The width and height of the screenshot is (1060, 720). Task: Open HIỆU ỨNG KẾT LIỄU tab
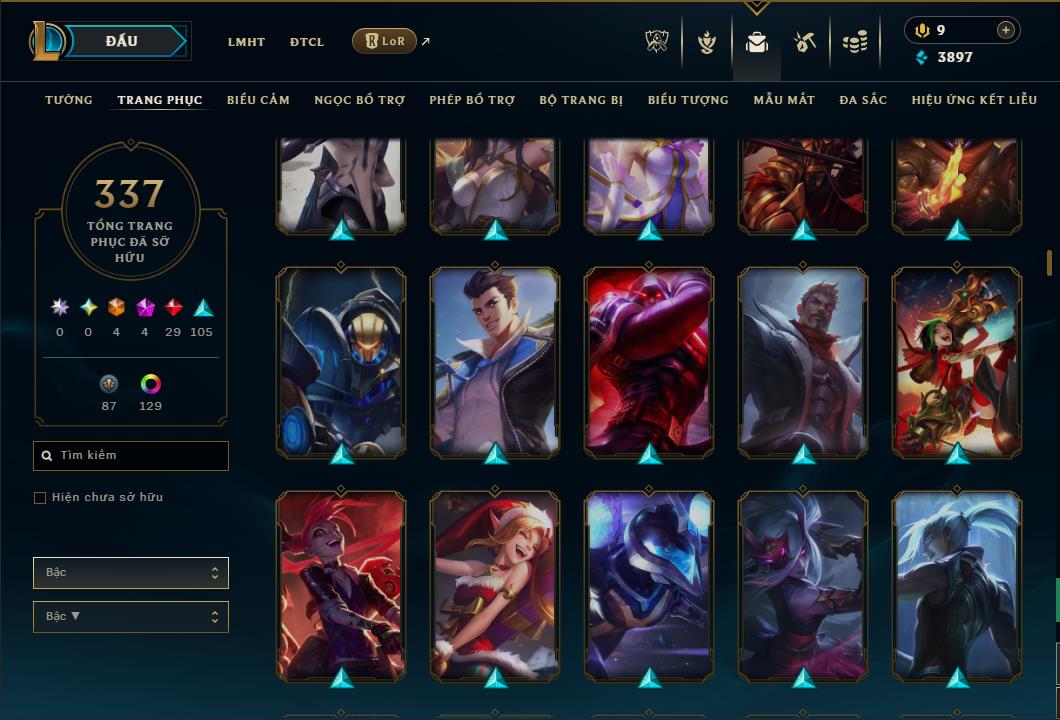[973, 100]
